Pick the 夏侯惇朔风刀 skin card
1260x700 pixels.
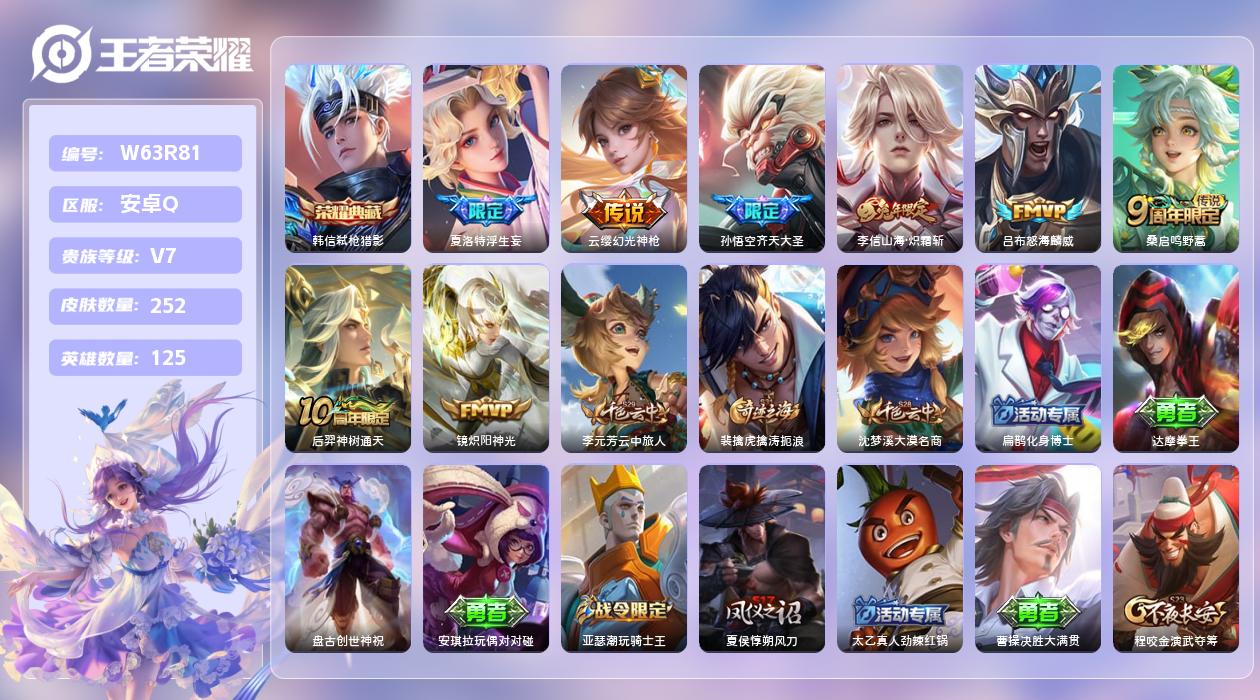pos(762,558)
